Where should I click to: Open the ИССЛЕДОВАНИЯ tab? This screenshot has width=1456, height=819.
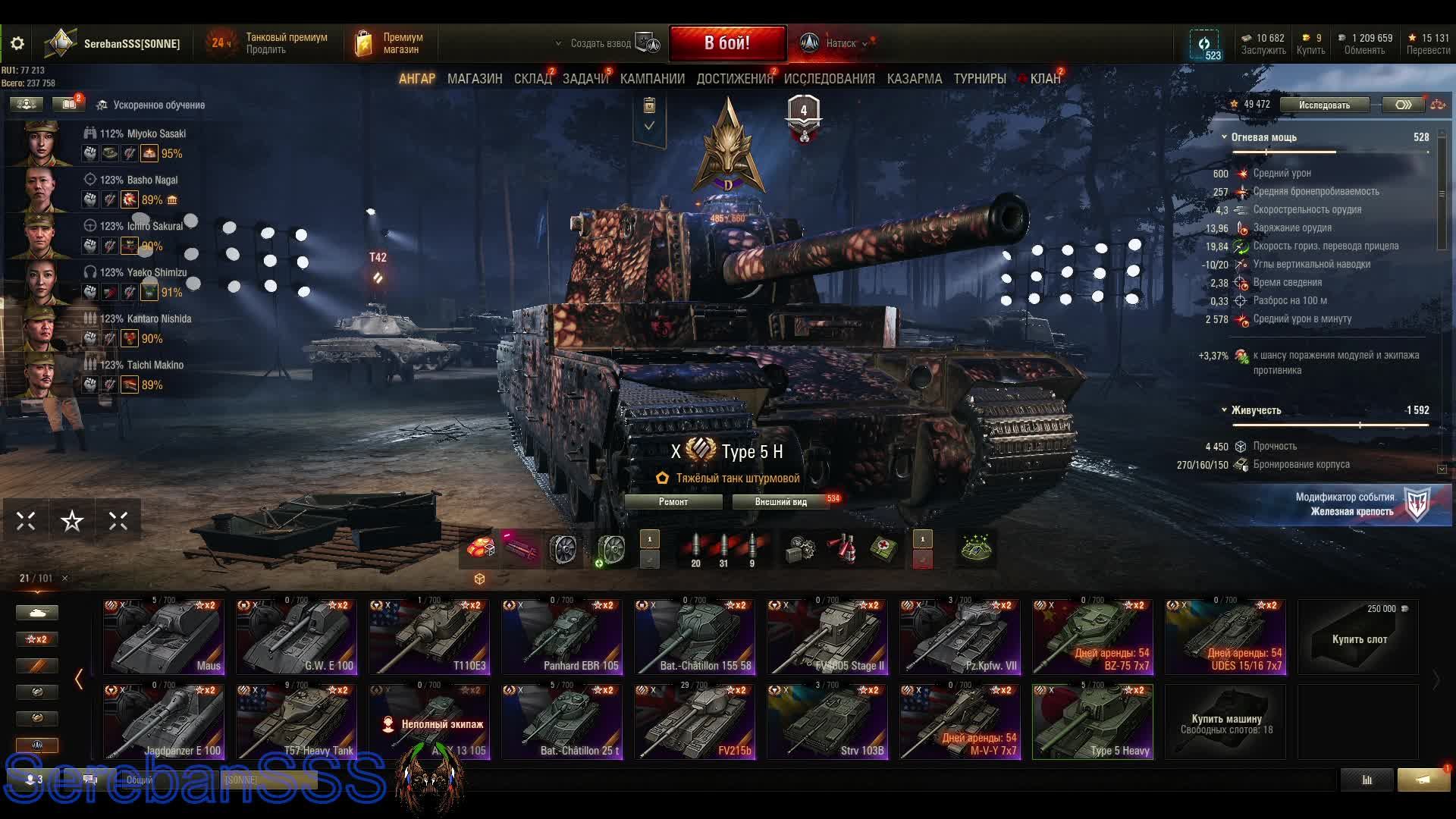(x=829, y=79)
